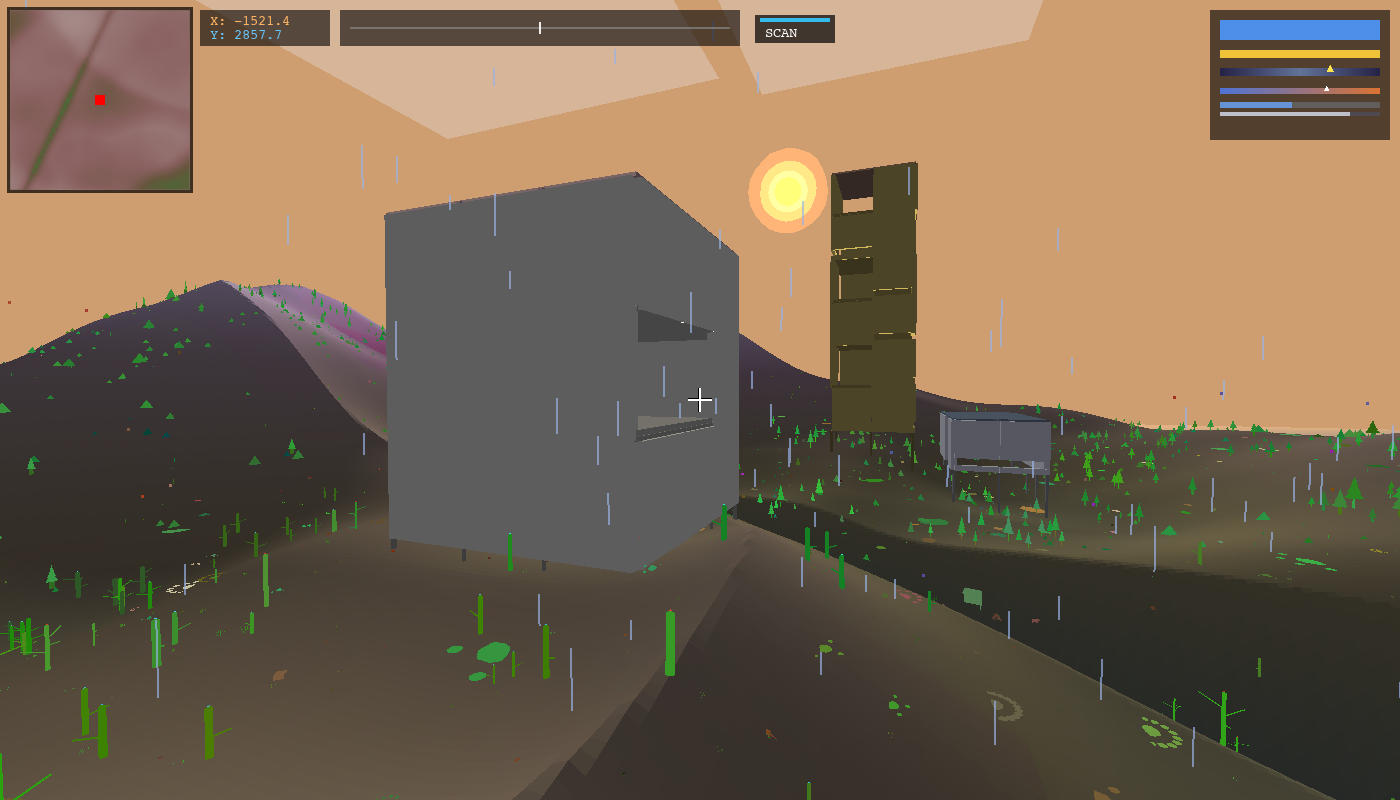
Task: Click the metal container near the tower
Action: click(x=995, y=435)
